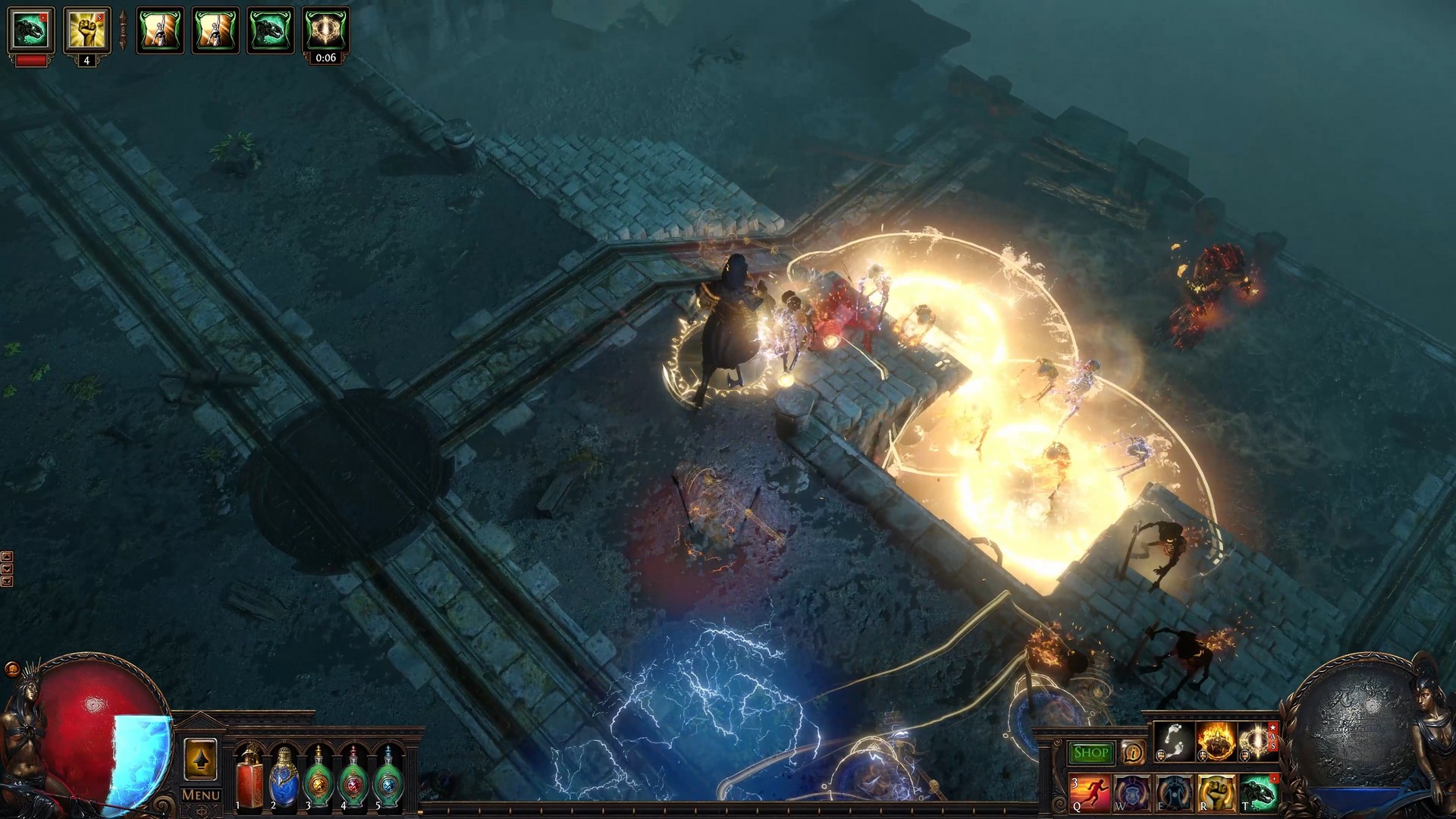
Task: Select the blue body aura skill
Action: 1174,792
